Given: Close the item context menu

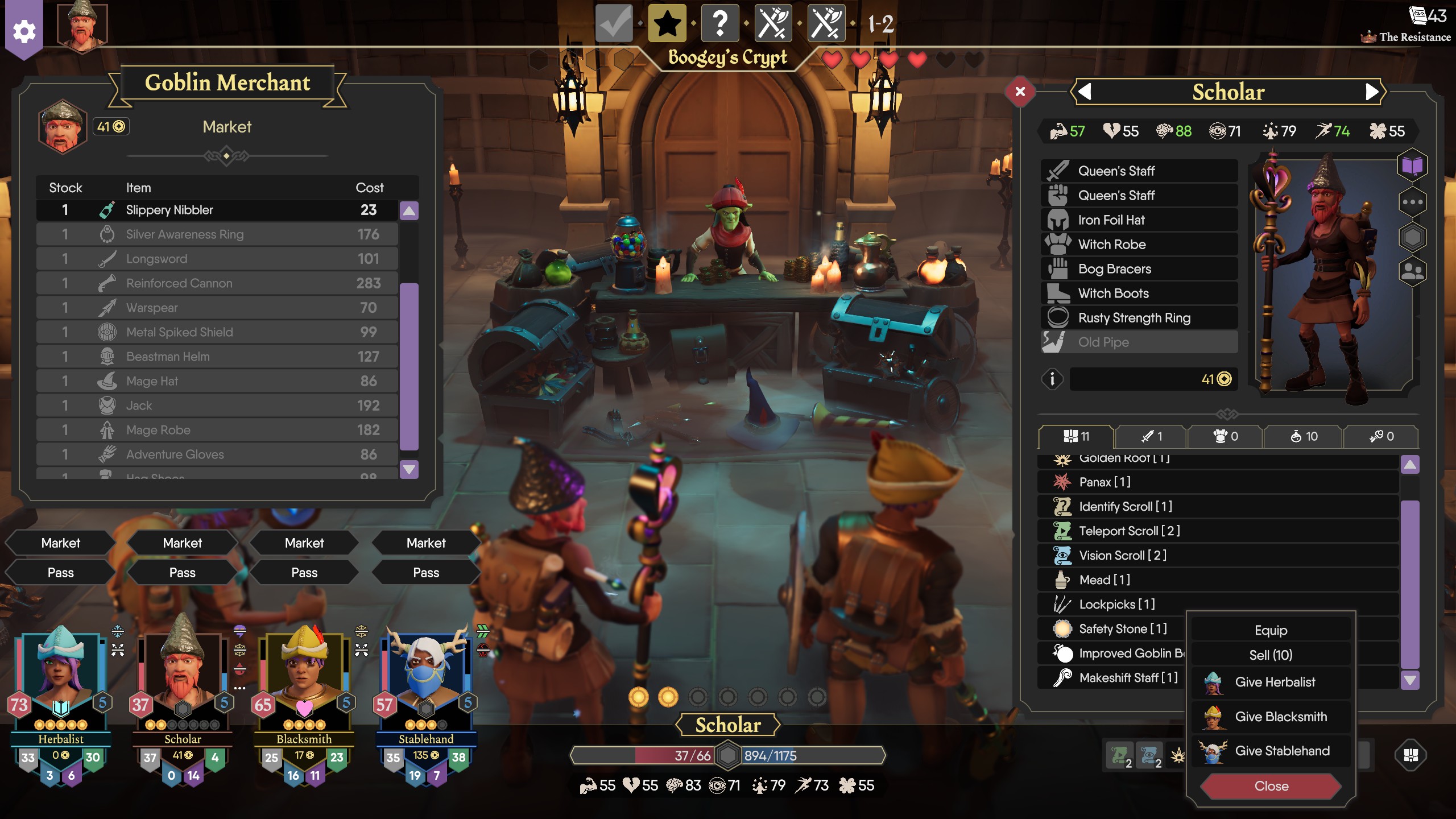Looking at the screenshot, I should coord(1271,786).
